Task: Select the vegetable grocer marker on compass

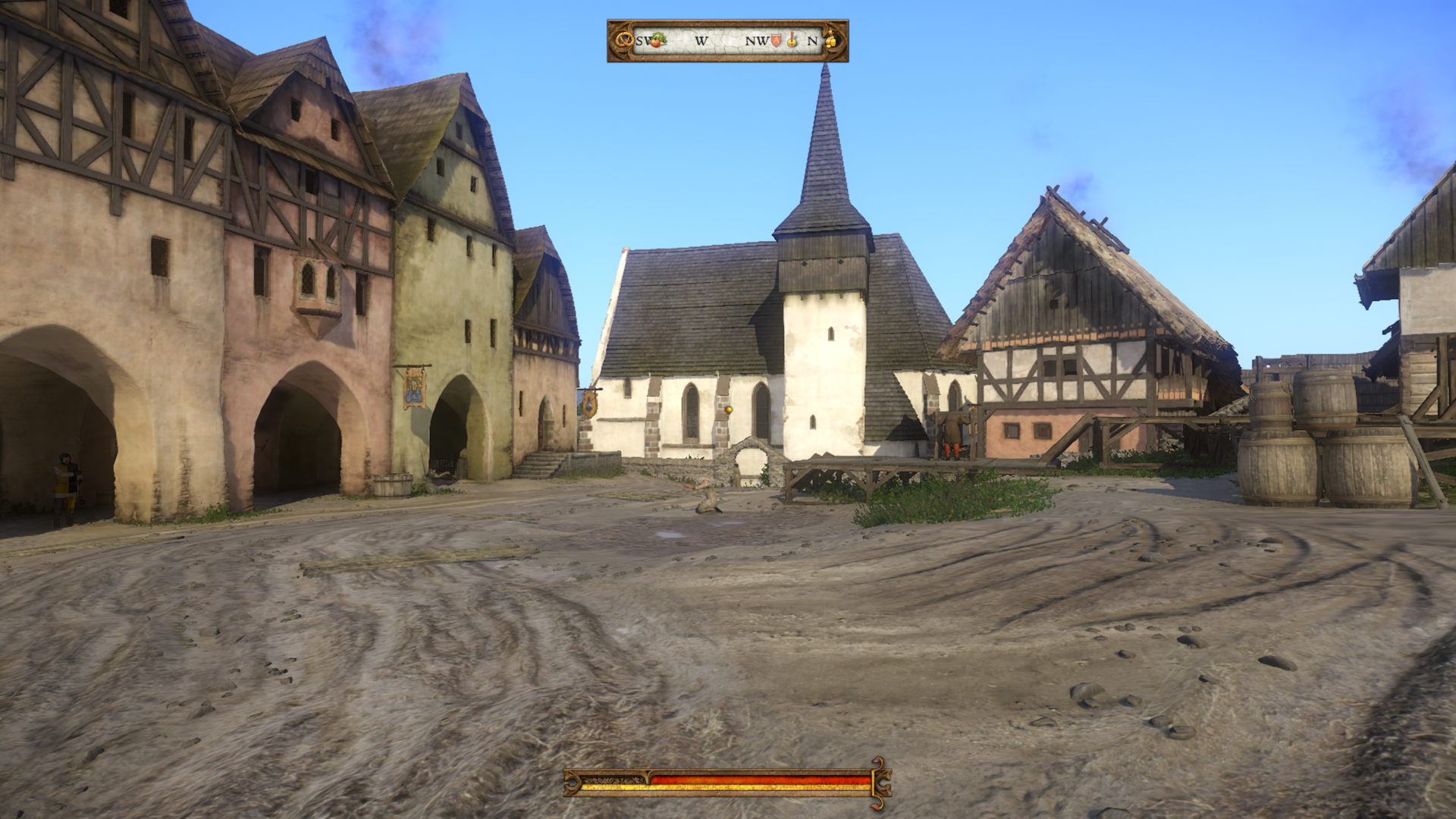Action: click(658, 39)
